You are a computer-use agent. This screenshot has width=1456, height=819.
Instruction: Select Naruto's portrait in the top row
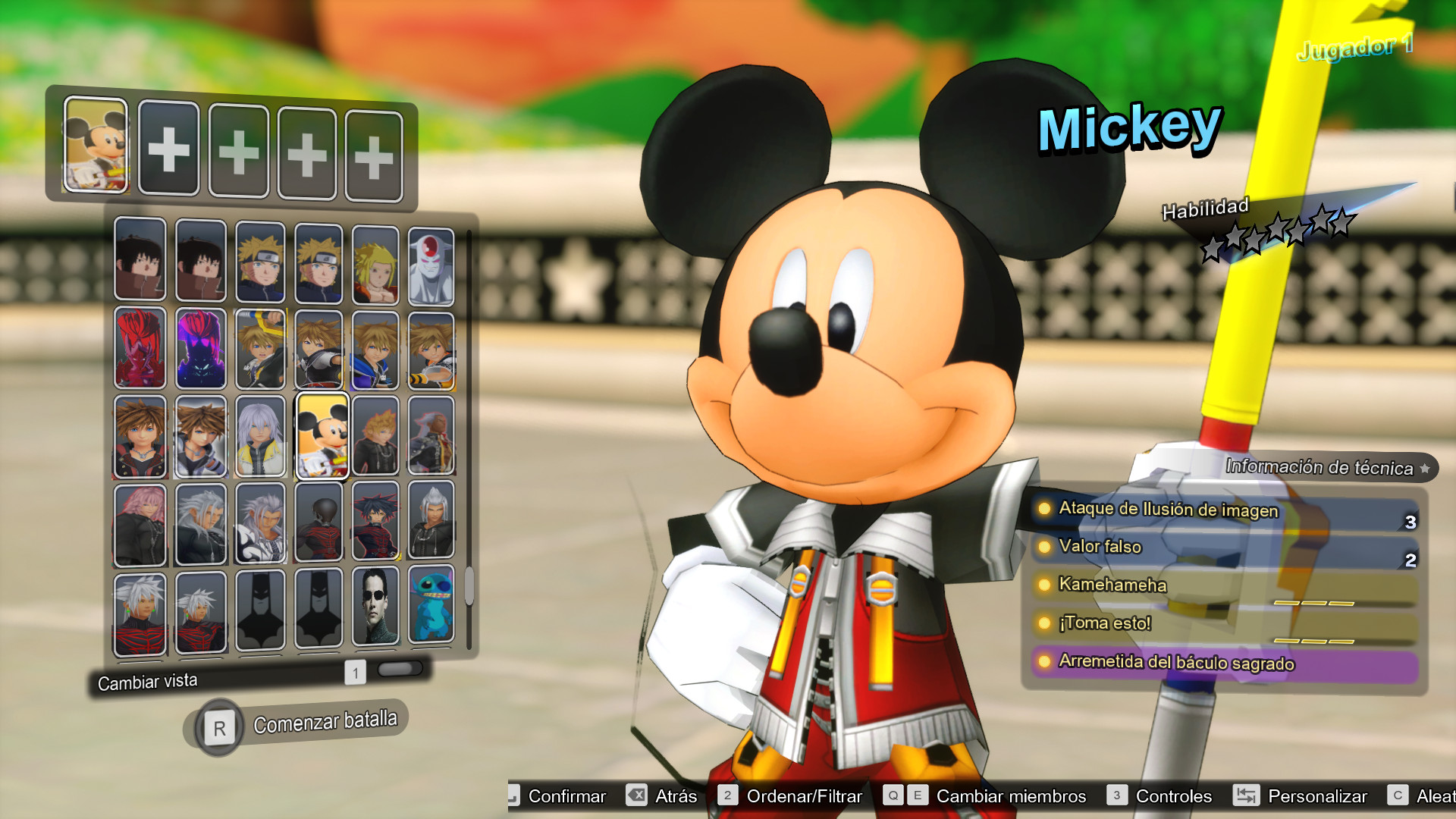click(260, 262)
